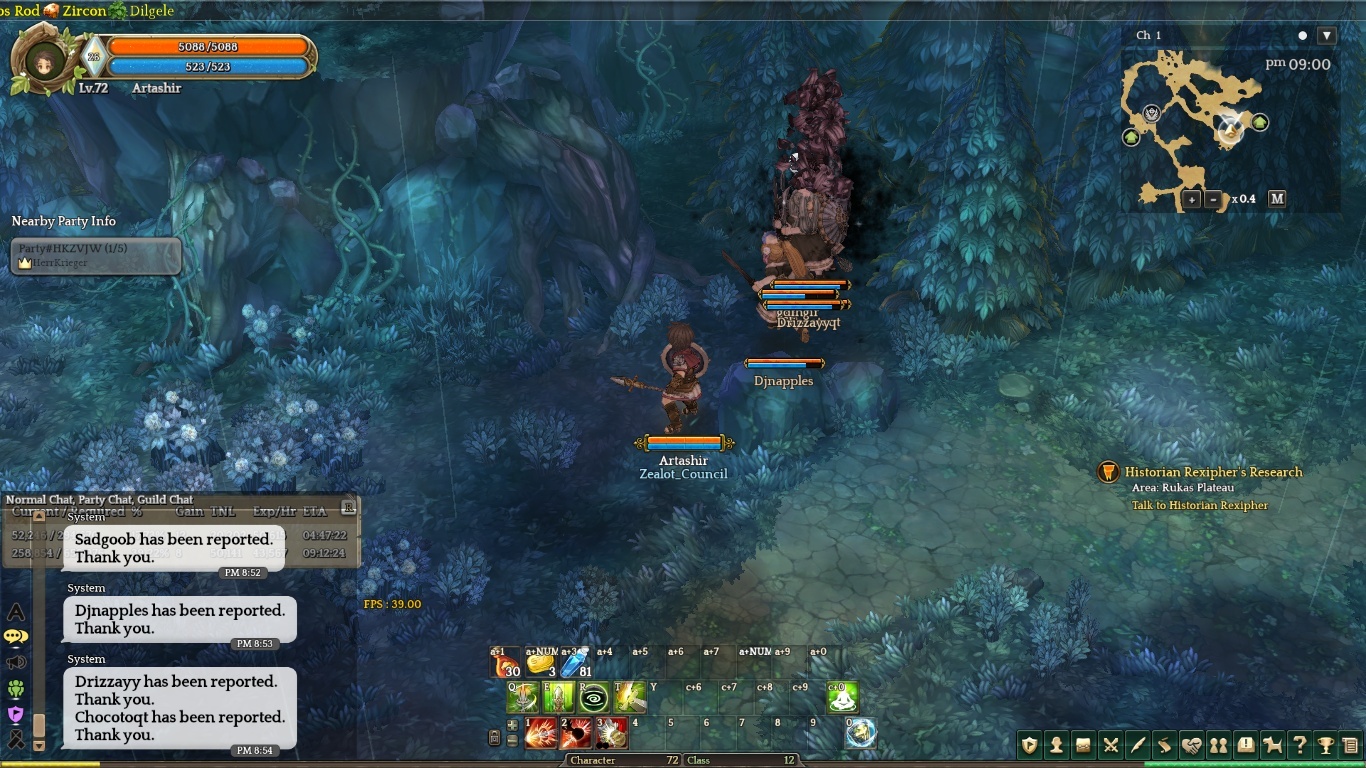Use the blue swirl item in slot 0
This screenshot has height=768, width=1366.
pos(860,734)
